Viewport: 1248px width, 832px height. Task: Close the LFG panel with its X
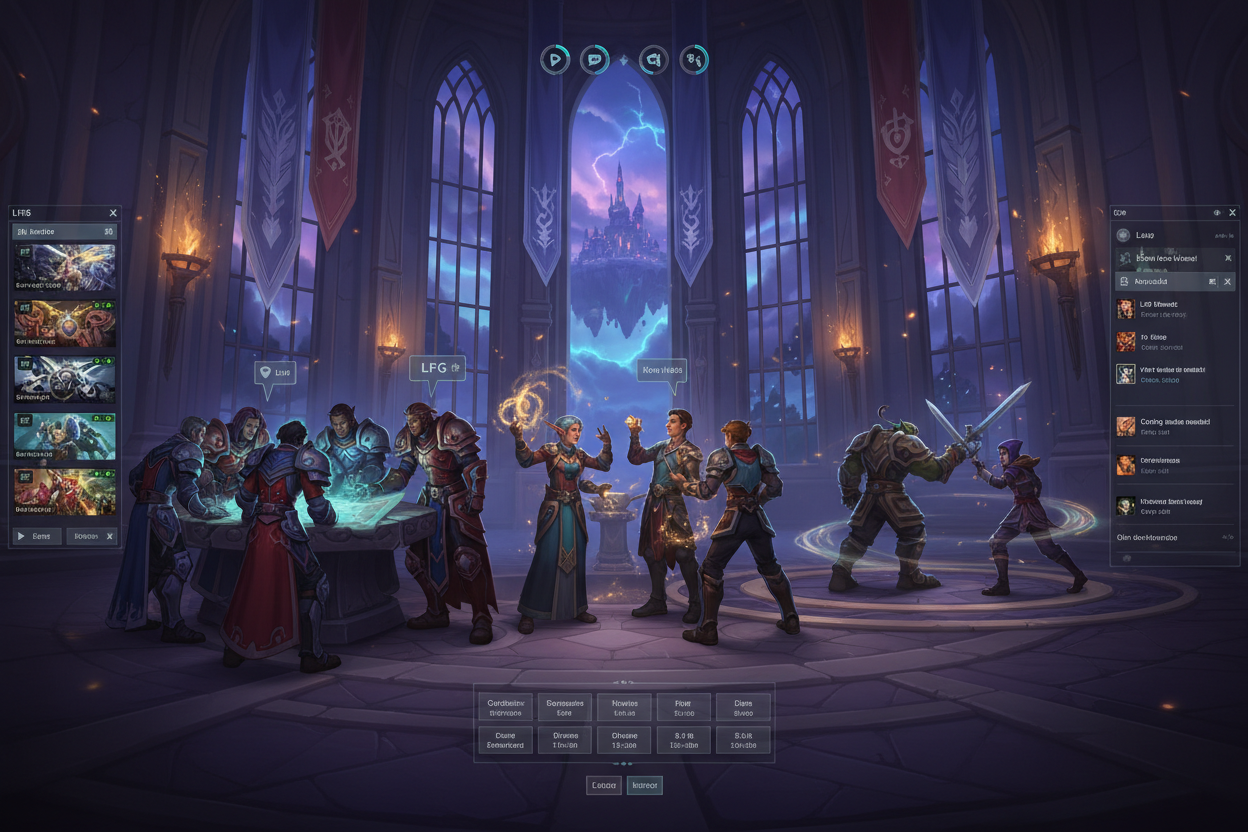(113, 213)
